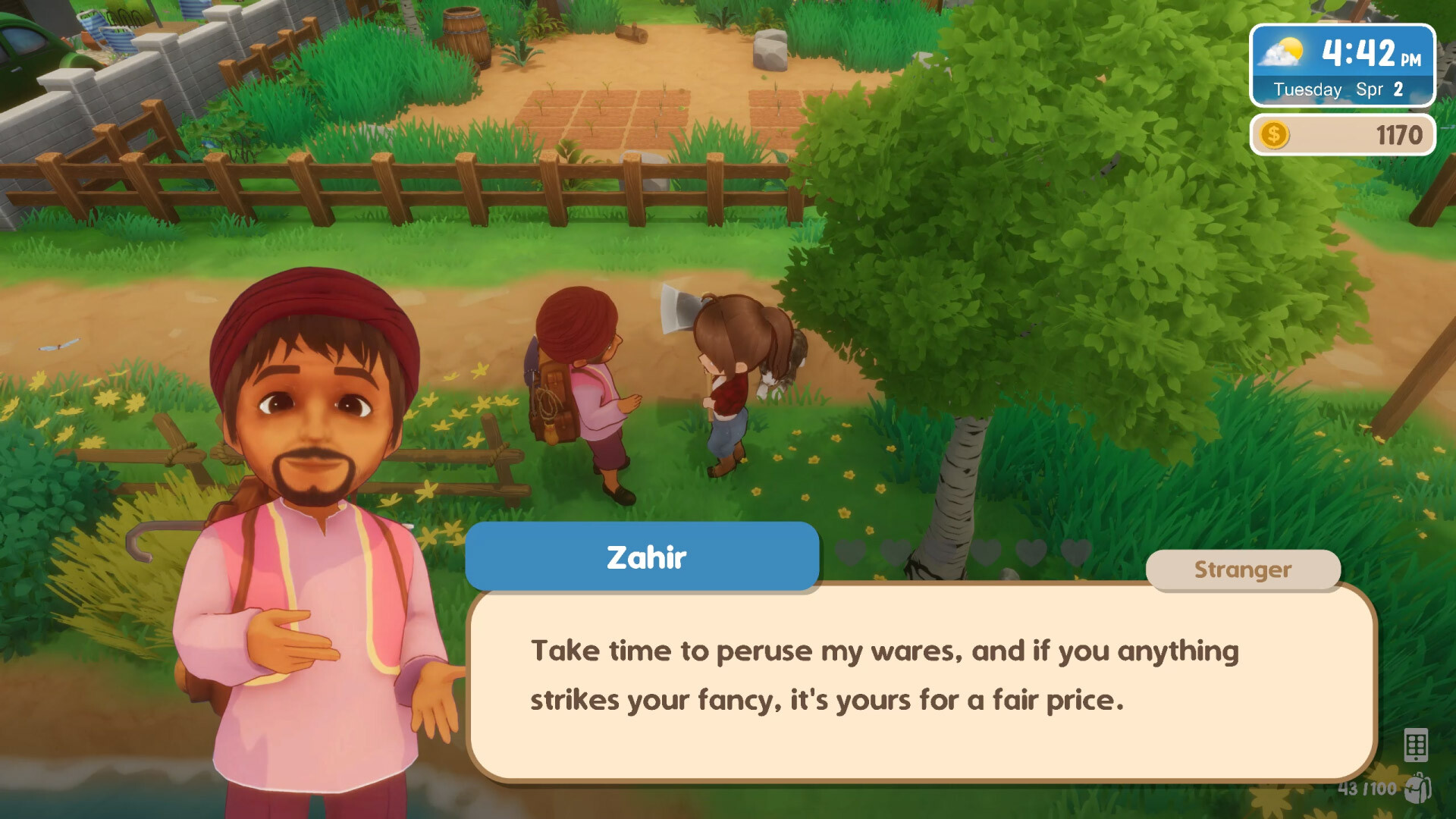Click the Stranger relationship label
The width and height of the screenshot is (1456, 819).
click(x=1242, y=570)
